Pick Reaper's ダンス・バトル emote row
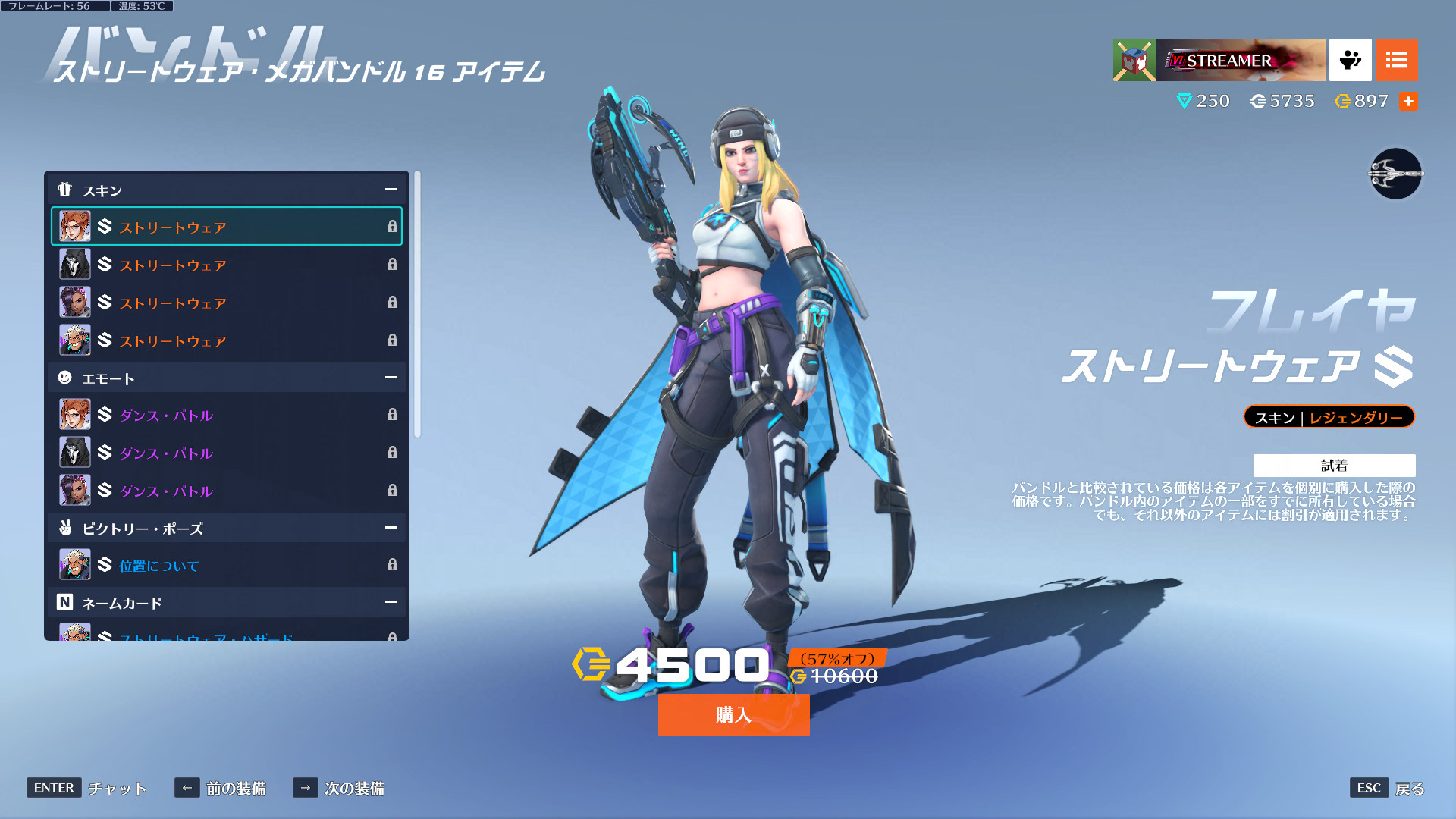 [x=226, y=453]
